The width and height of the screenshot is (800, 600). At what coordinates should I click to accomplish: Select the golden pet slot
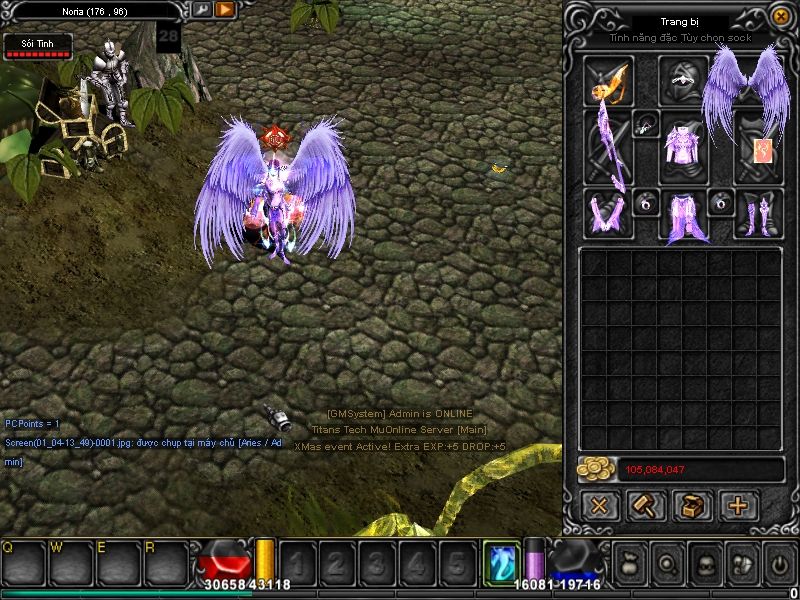click(608, 80)
